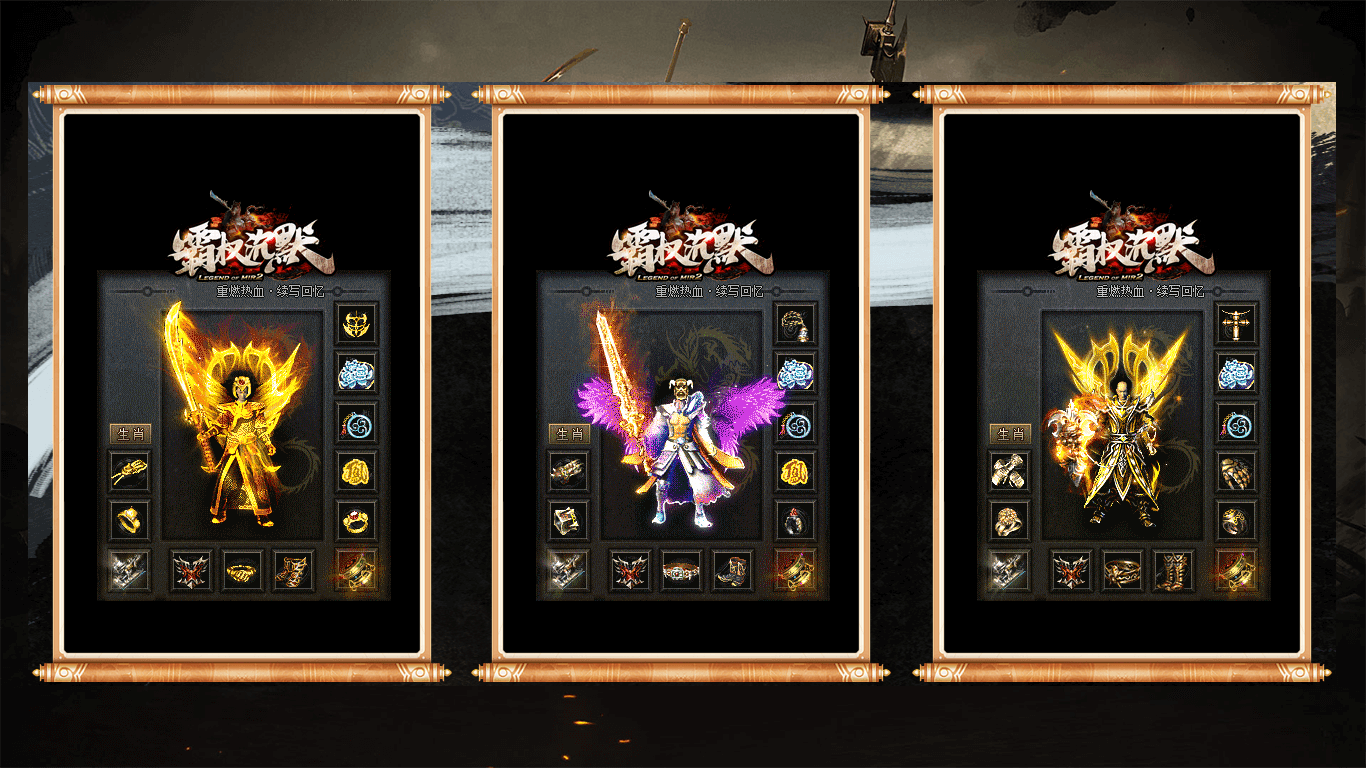The height and width of the screenshot is (768, 1366).
Task: Open 生肖 beside the golden-winged mage
Action: [1009, 434]
